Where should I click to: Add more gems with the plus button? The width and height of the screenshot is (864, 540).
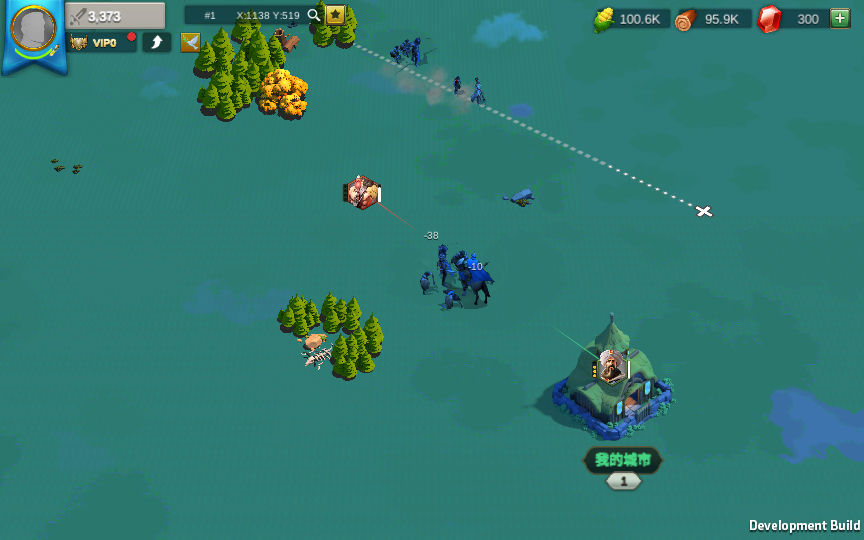pyautogui.click(x=839, y=19)
